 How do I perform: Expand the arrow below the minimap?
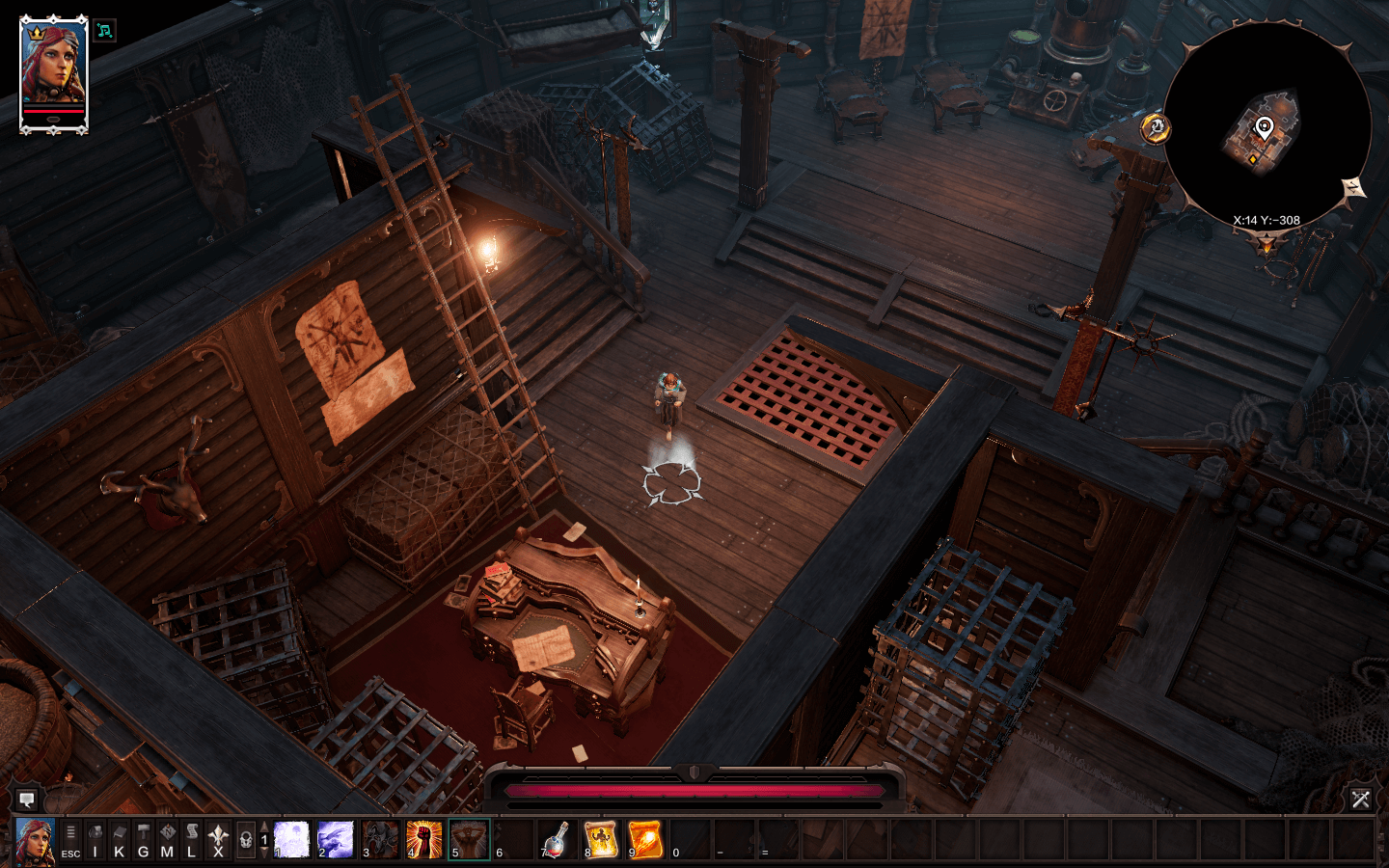click(1266, 246)
